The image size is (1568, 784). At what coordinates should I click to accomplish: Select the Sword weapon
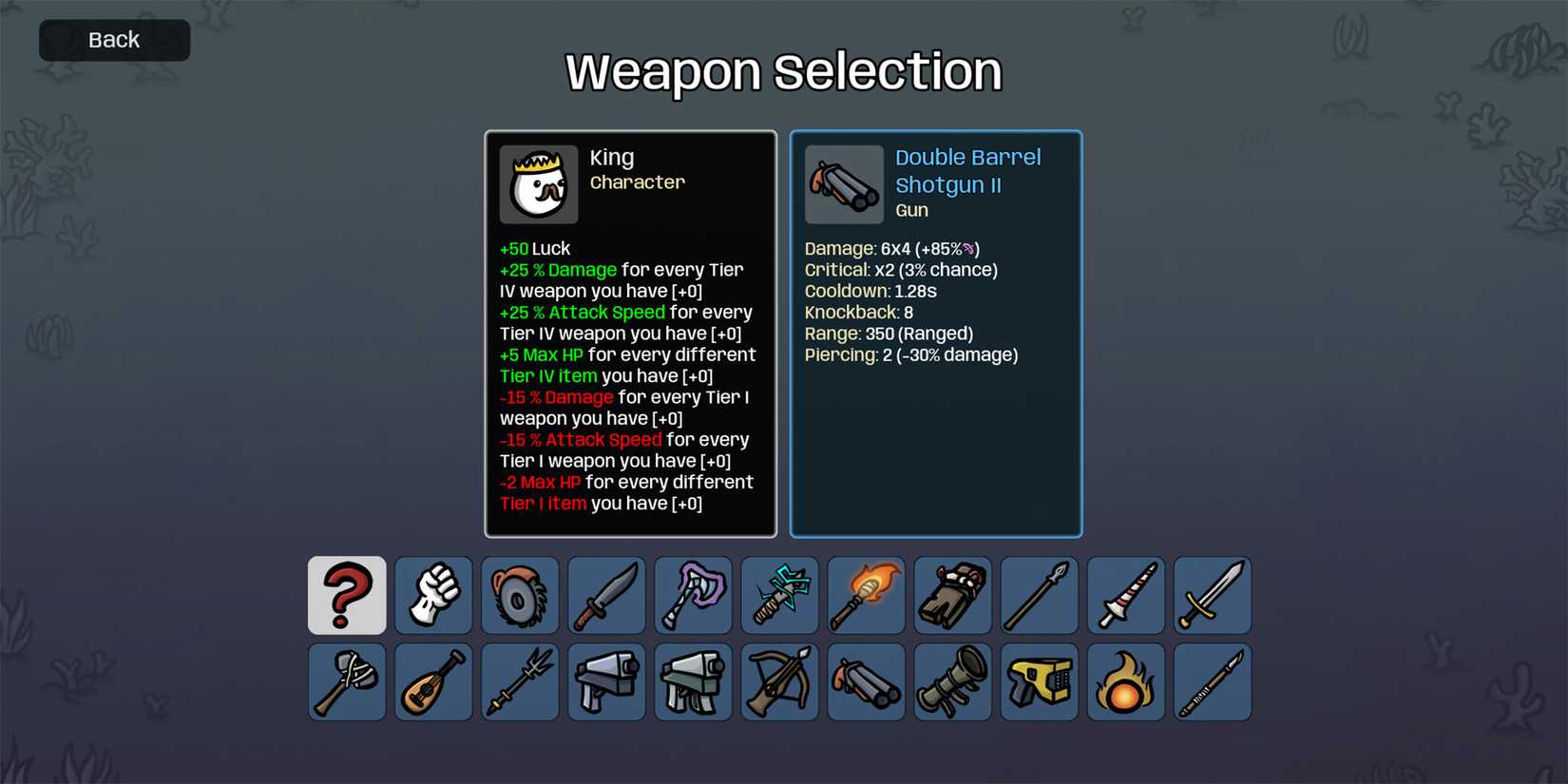[x=1211, y=596]
